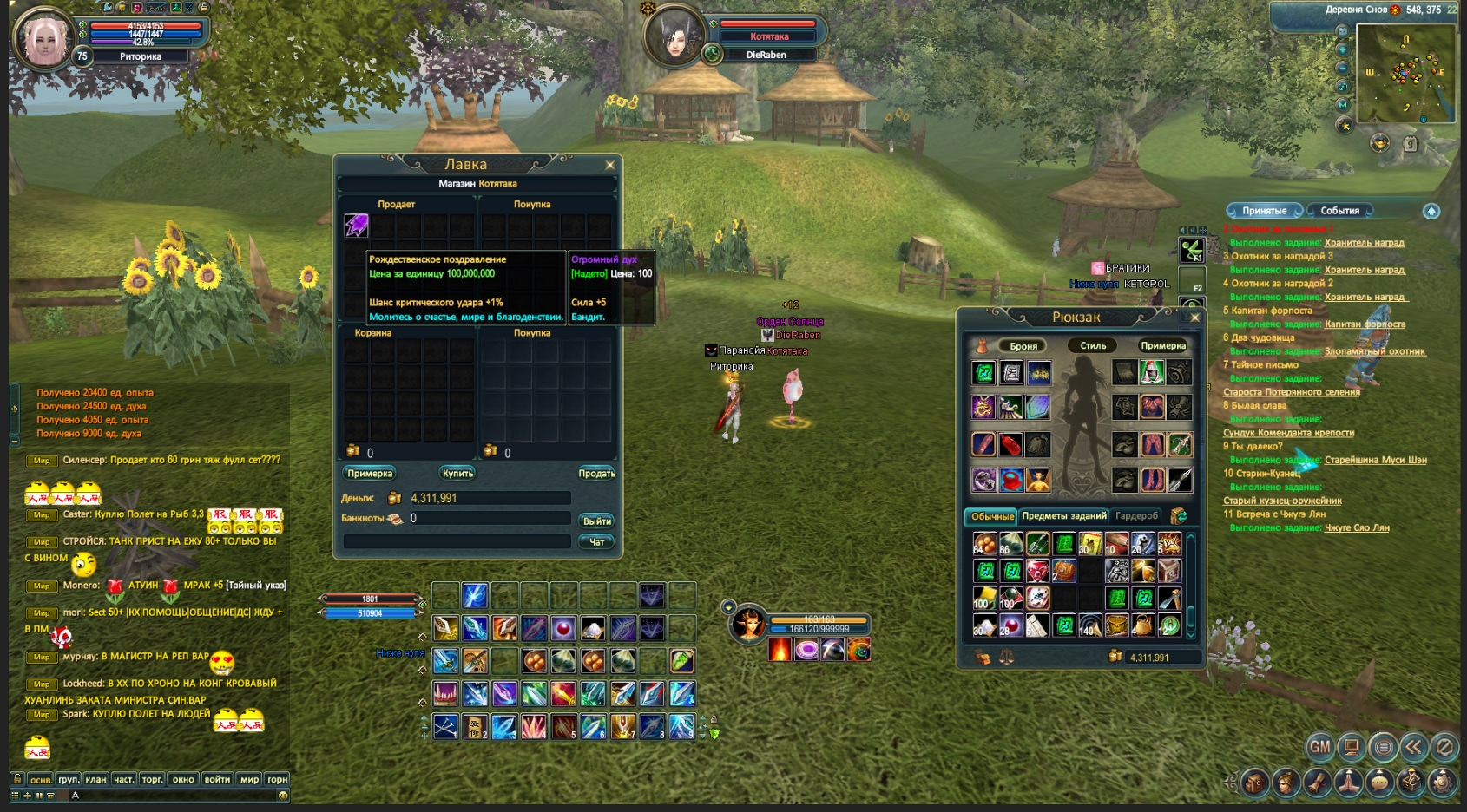Select the торг. chat channel tab
1467x812 pixels.
click(152, 779)
